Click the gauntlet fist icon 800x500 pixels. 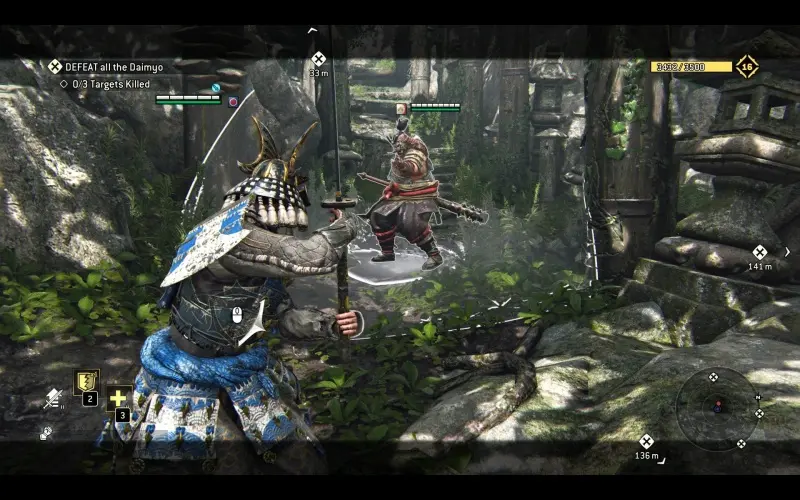tap(46, 433)
